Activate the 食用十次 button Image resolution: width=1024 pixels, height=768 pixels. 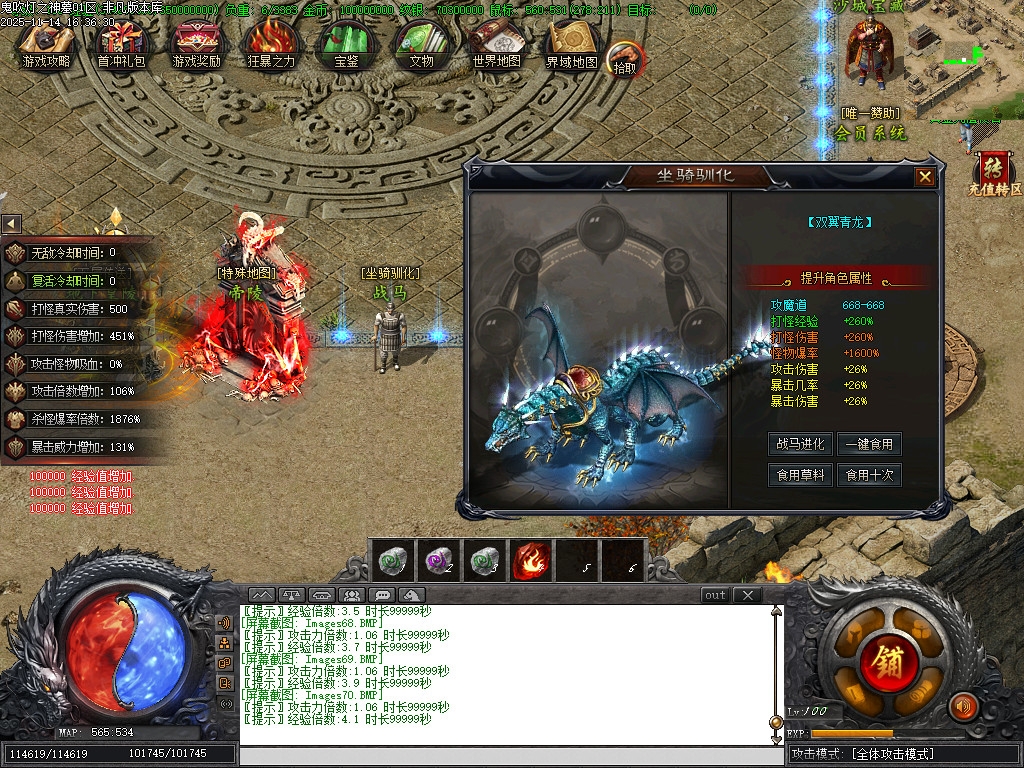pyautogui.click(x=869, y=475)
